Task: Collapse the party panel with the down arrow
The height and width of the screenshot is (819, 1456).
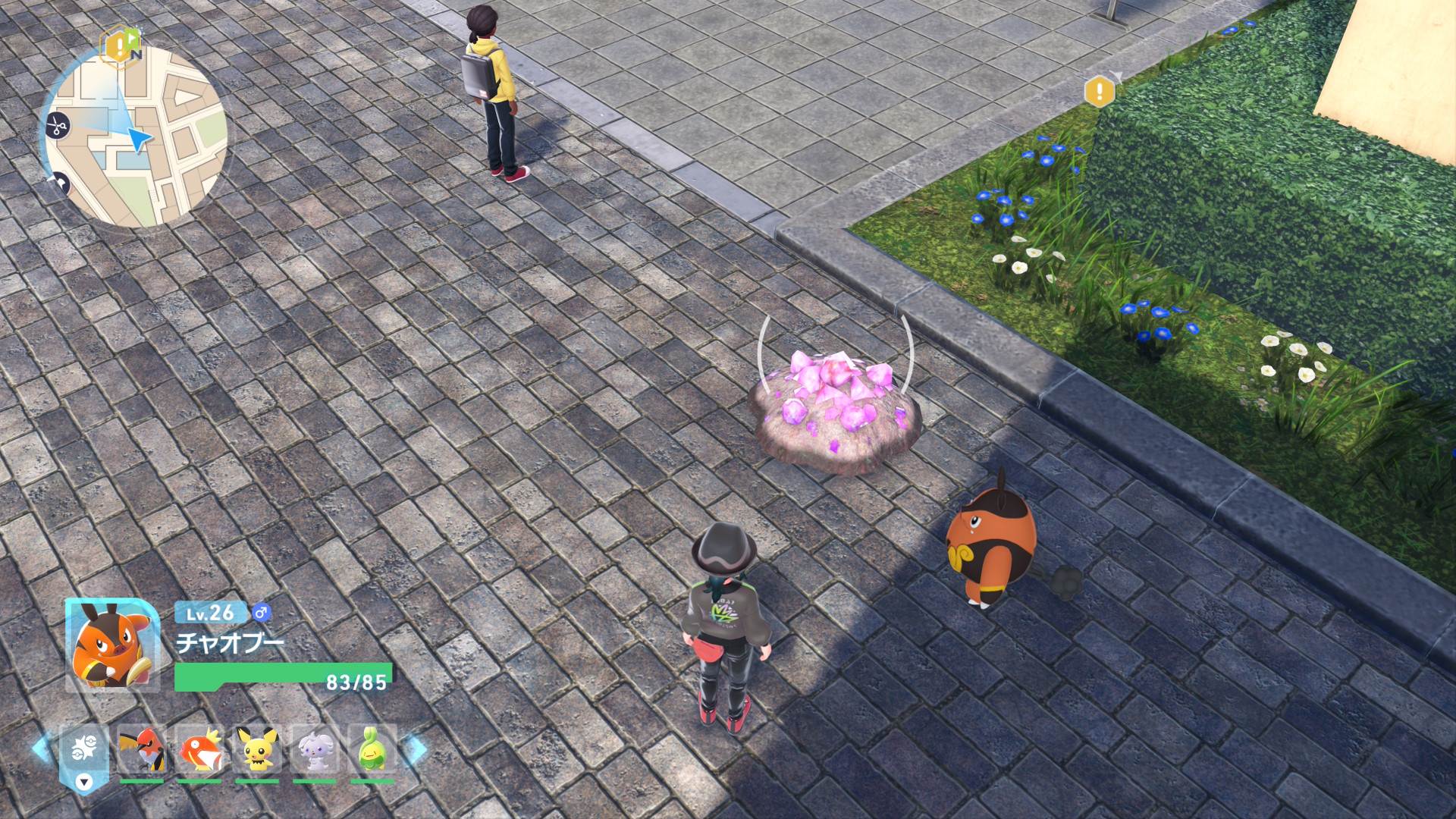Action: pyautogui.click(x=84, y=782)
